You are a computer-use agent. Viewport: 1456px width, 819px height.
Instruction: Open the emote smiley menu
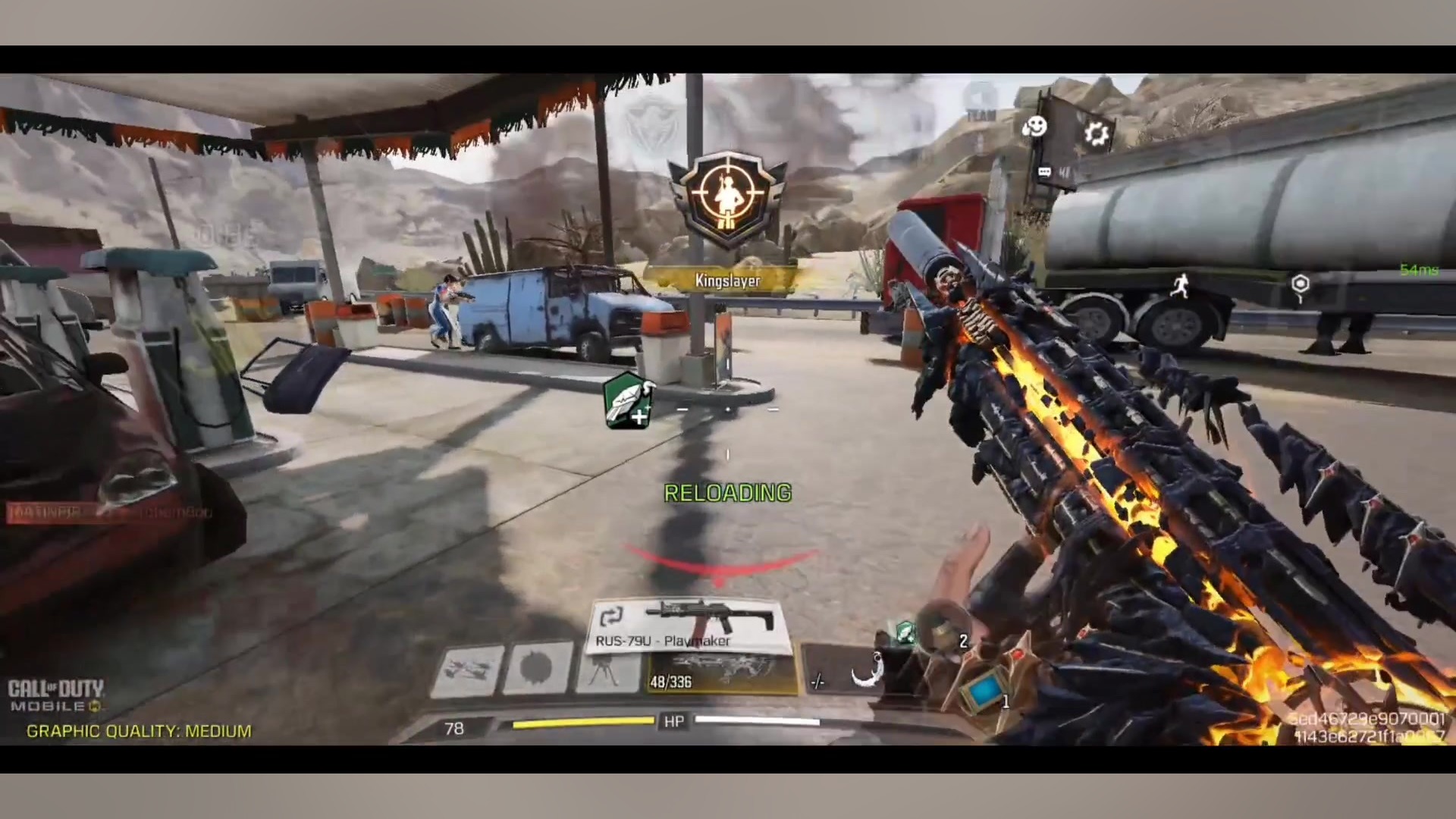point(1034,127)
